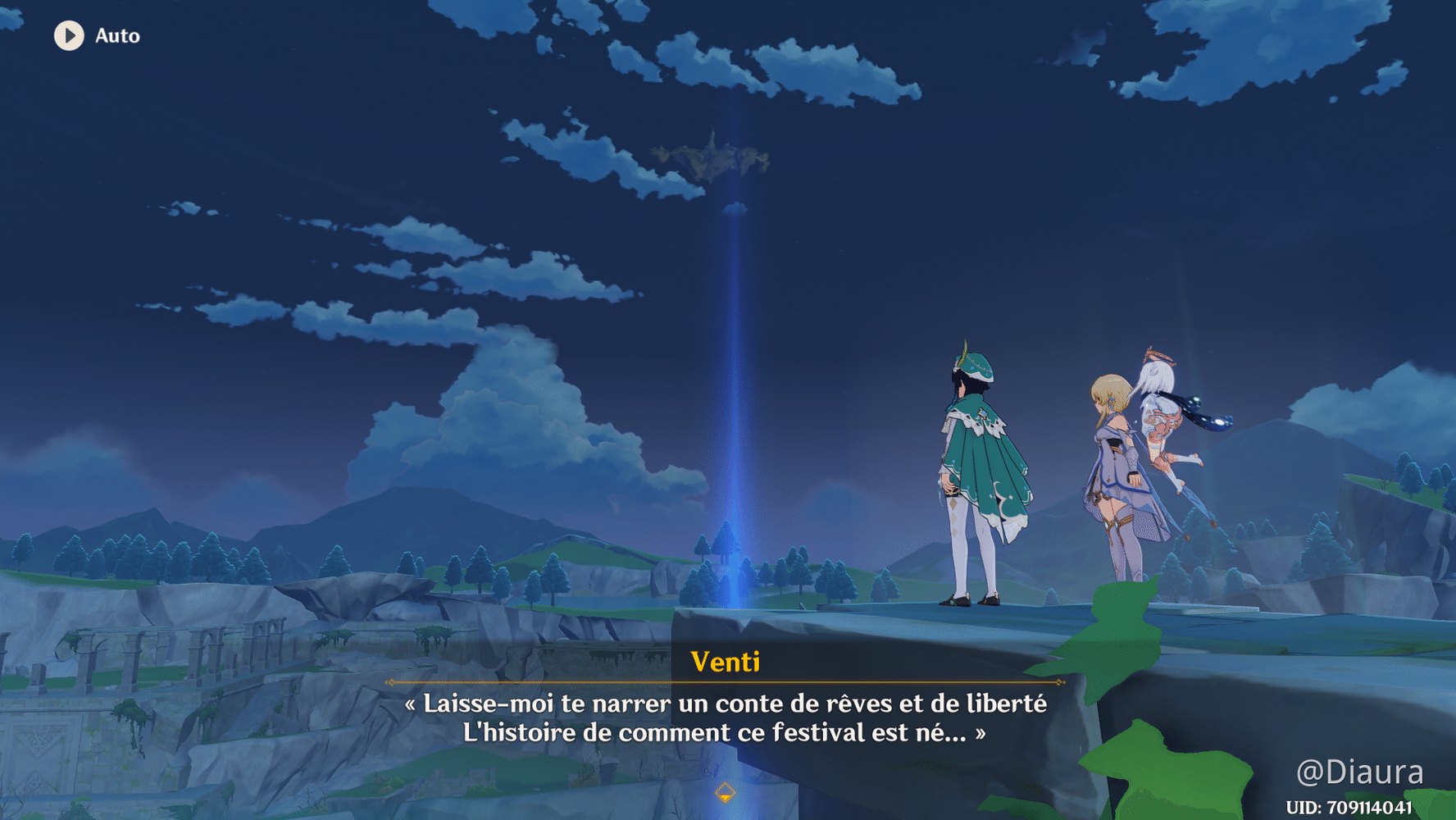Click the play triangle inside the circle
The height and width of the screenshot is (820, 1456).
point(69,35)
